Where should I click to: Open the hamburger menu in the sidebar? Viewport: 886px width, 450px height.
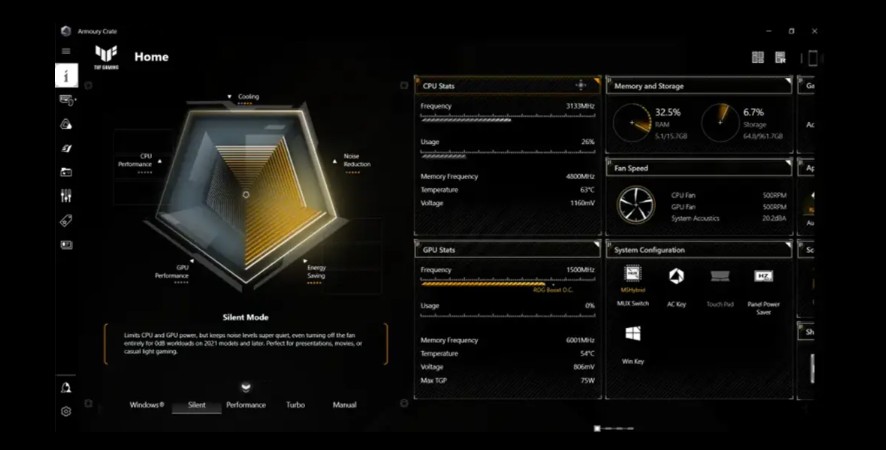tap(66, 51)
